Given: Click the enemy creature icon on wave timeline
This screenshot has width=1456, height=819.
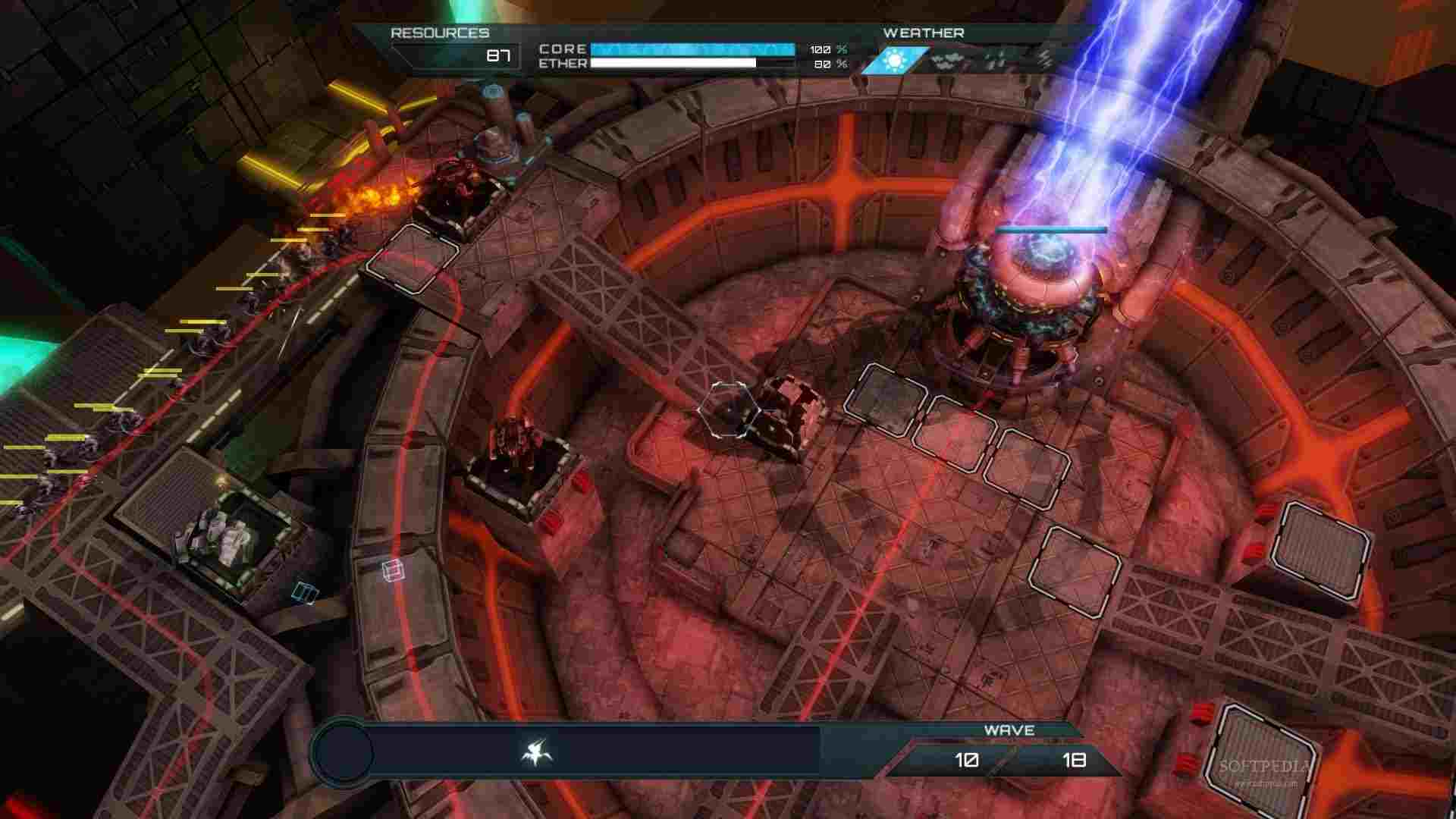Looking at the screenshot, I should point(537,753).
